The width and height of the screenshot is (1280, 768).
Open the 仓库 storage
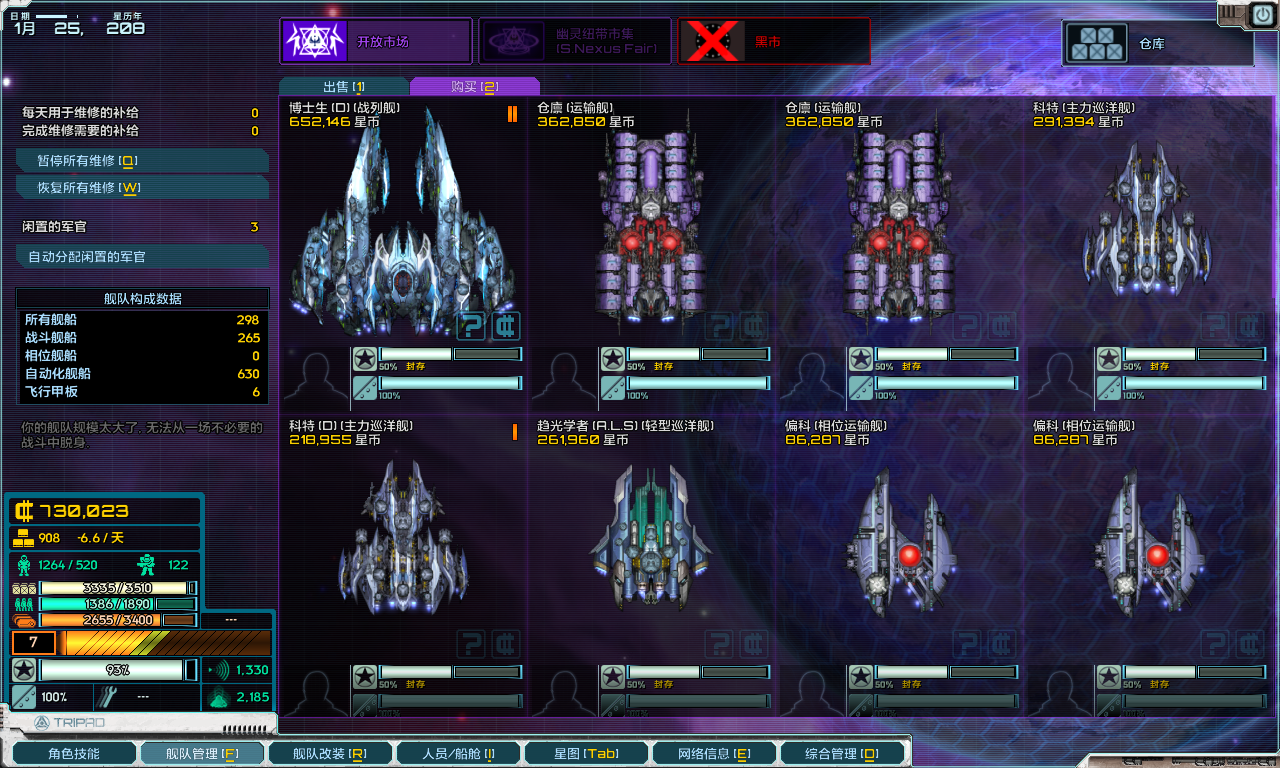click(1157, 44)
